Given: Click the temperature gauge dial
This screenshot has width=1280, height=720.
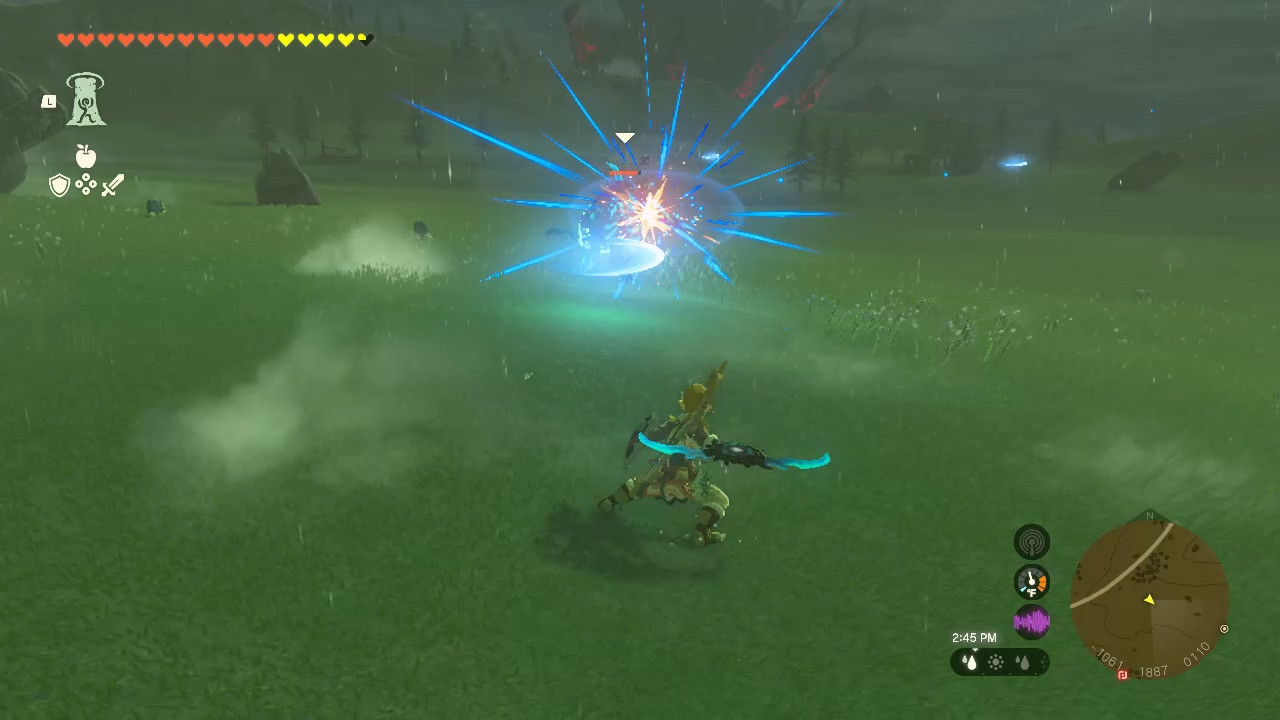Looking at the screenshot, I should point(1032,581).
